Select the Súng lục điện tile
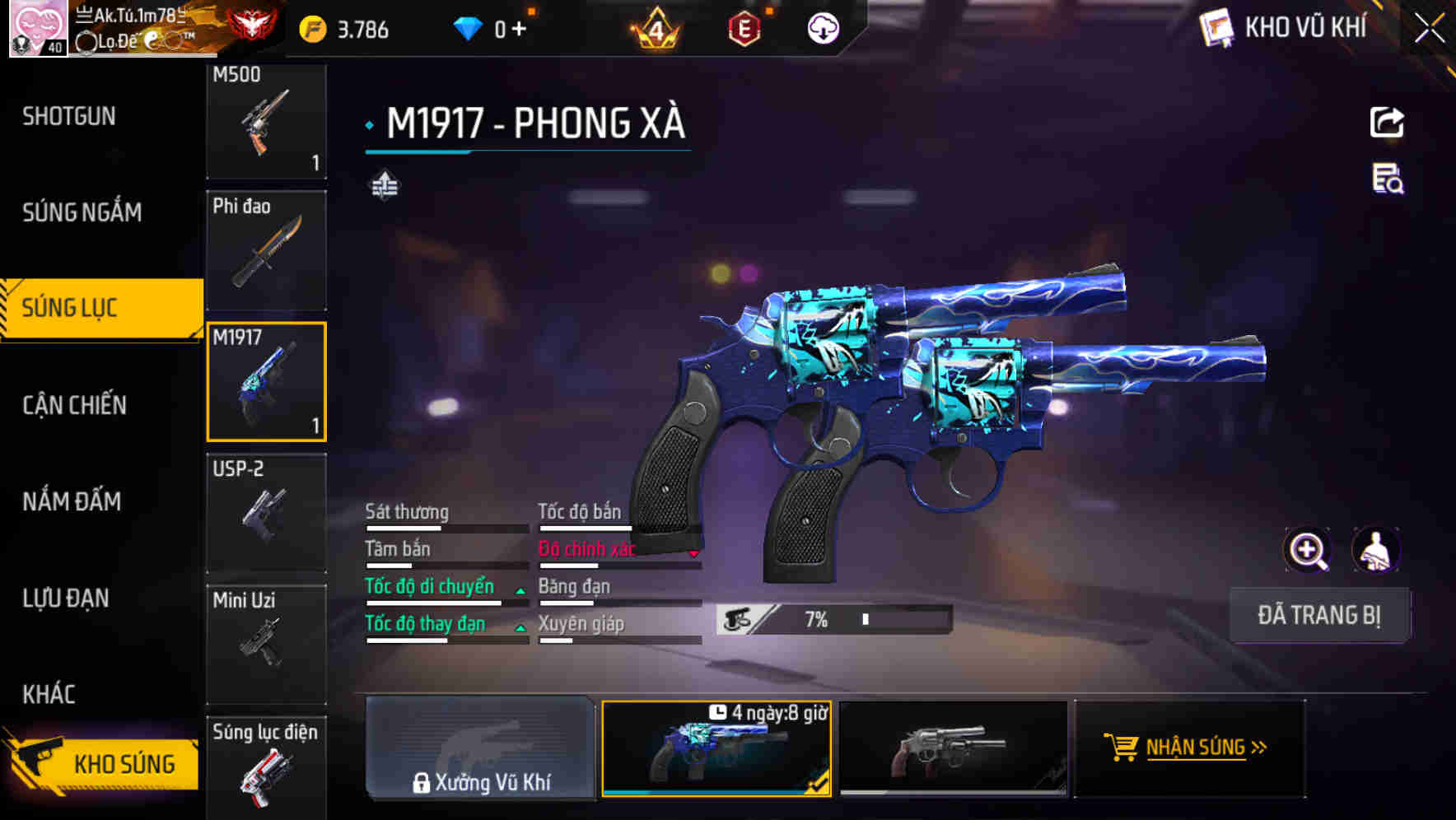The height and width of the screenshot is (820, 1456). coord(266,767)
